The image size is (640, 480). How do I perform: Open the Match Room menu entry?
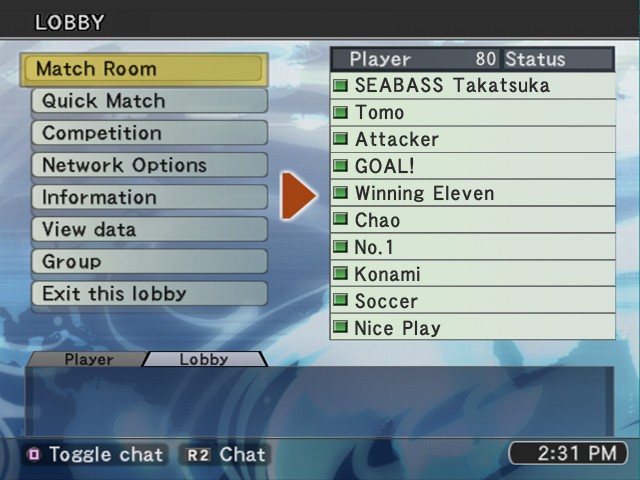(x=143, y=69)
